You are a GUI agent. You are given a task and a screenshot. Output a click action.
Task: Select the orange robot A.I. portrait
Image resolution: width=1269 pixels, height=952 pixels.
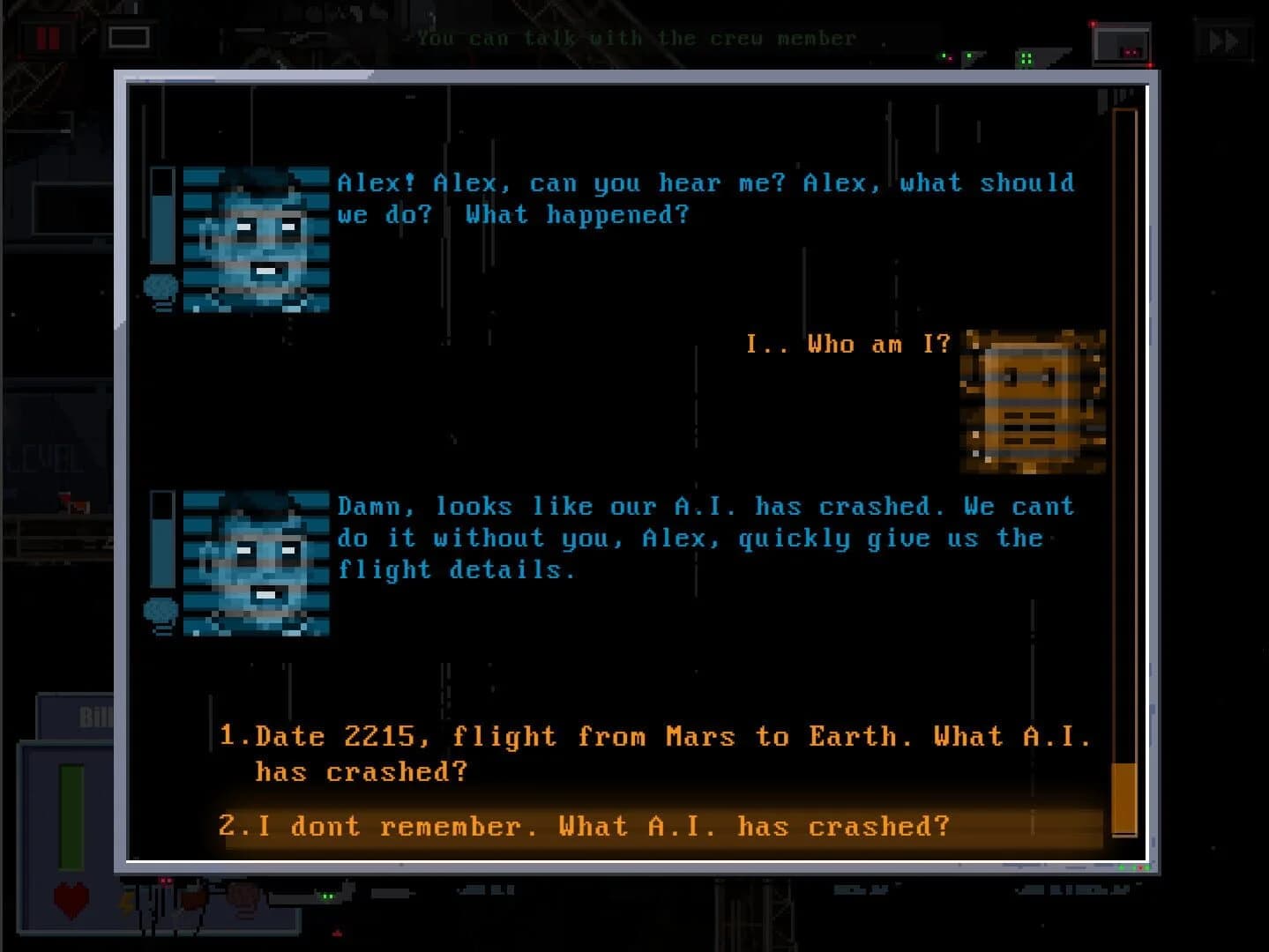pyautogui.click(x=1032, y=401)
